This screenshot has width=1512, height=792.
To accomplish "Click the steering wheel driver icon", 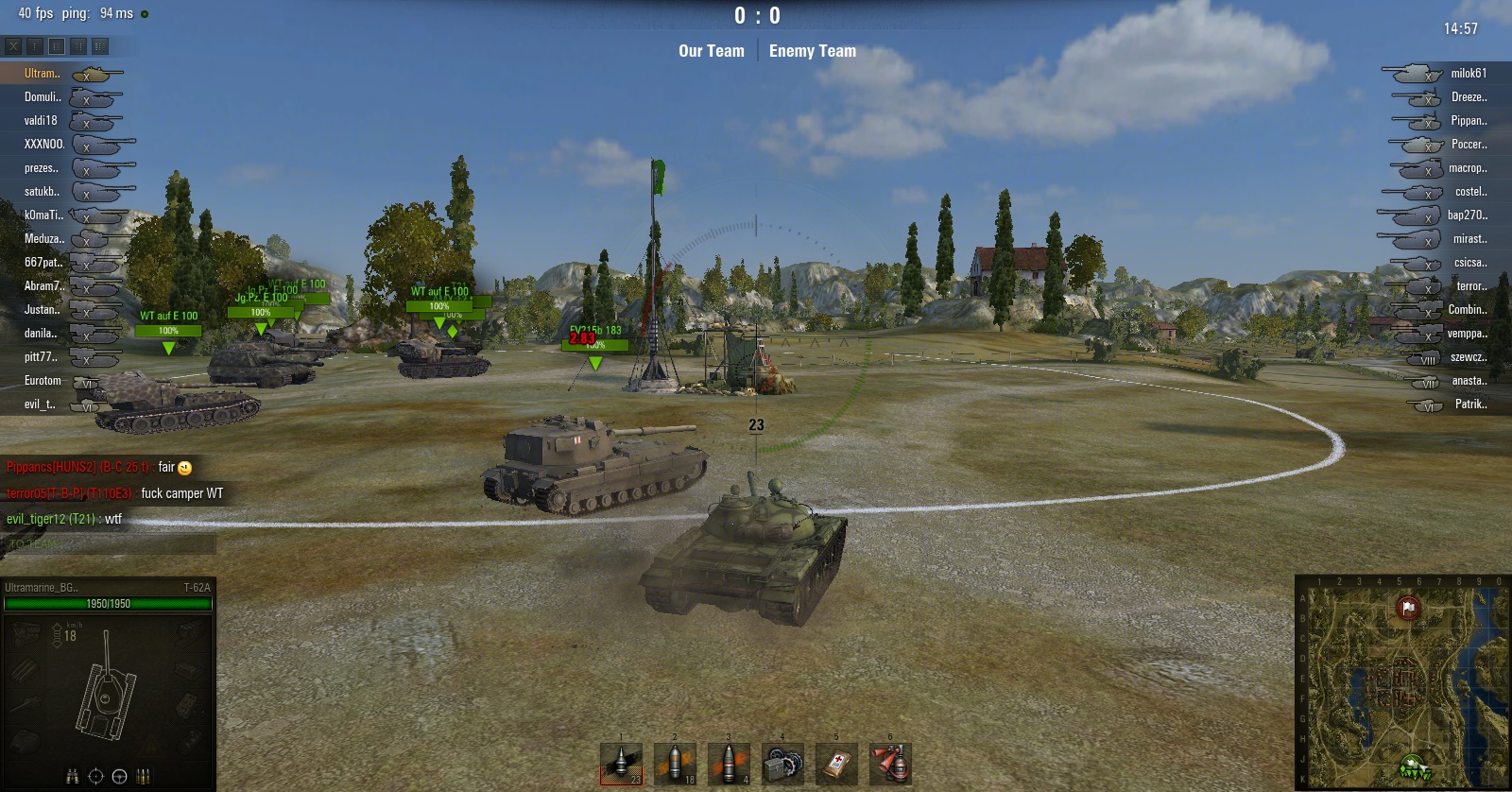I will coord(119,777).
